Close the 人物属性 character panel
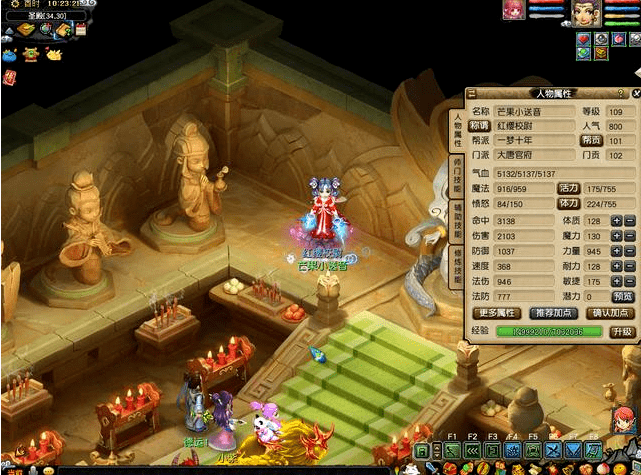The width and height of the screenshot is (641, 475). click(636, 93)
